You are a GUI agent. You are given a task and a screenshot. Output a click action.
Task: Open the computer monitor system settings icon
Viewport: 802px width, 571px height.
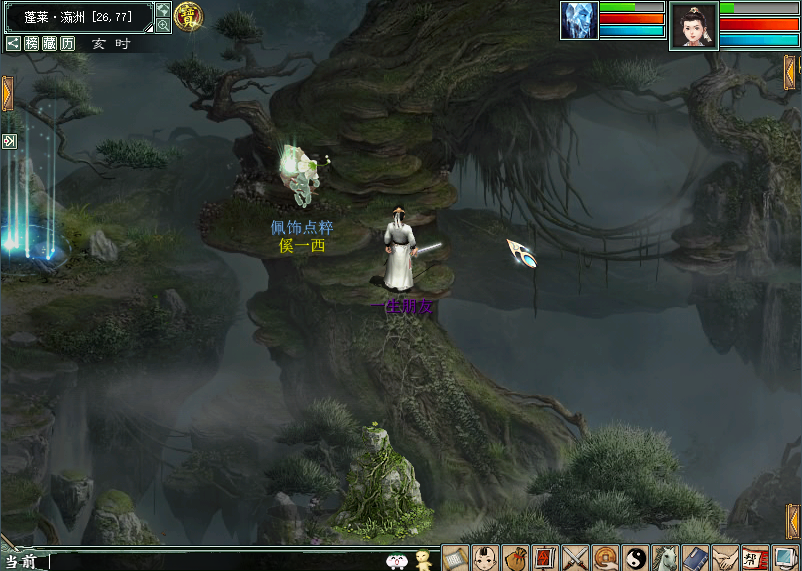(785, 558)
